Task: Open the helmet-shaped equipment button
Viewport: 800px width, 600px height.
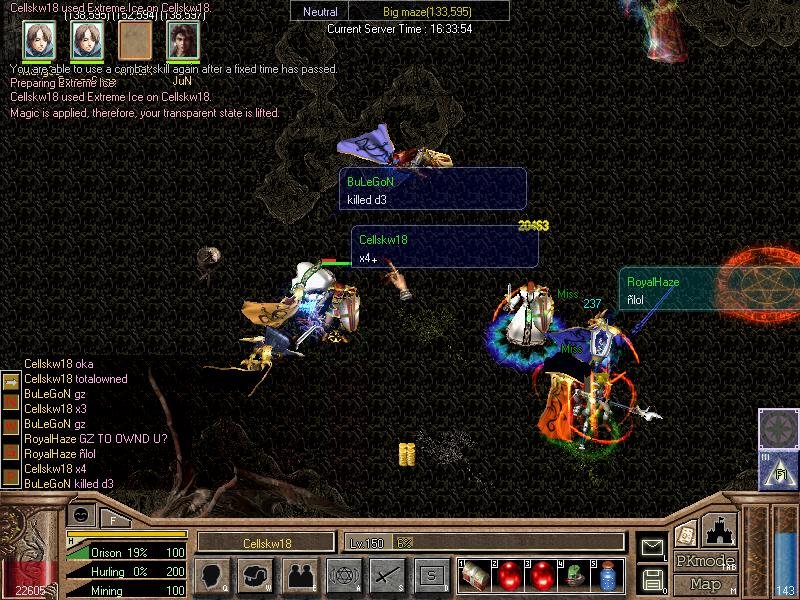Action: pyautogui.click(x=256, y=576)
